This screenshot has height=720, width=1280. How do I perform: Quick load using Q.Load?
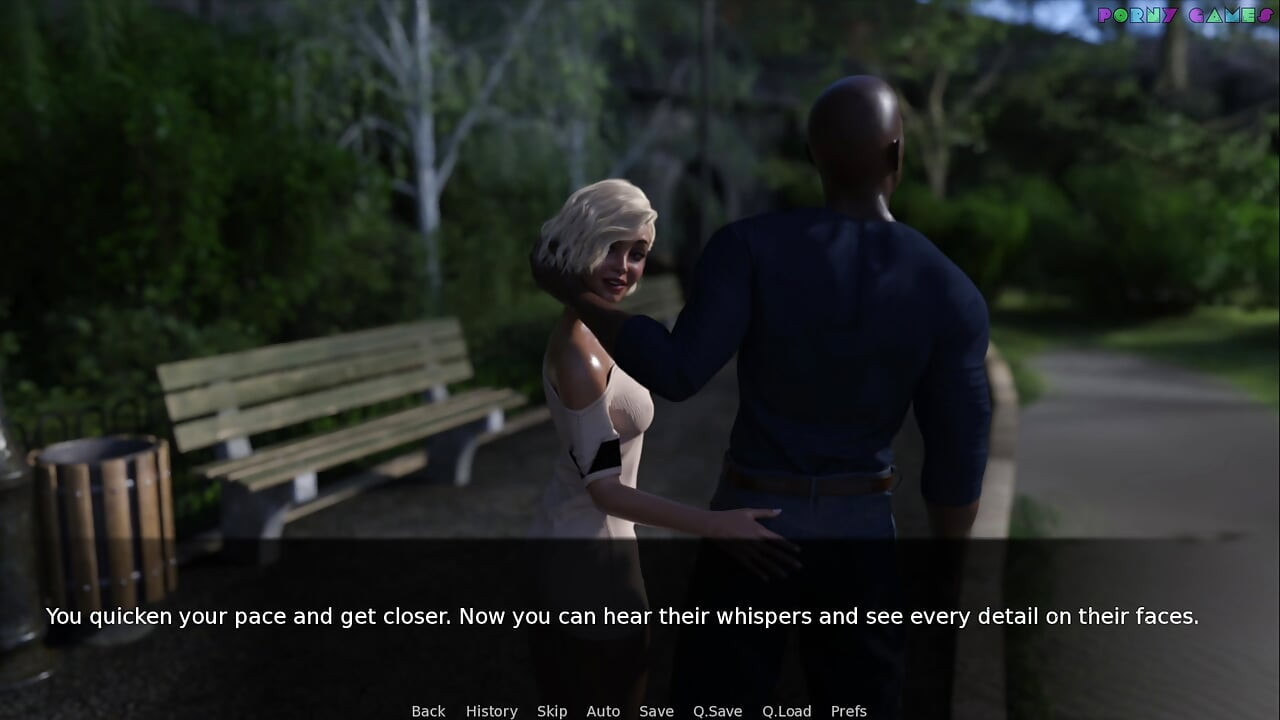click(x=786, y=711)
